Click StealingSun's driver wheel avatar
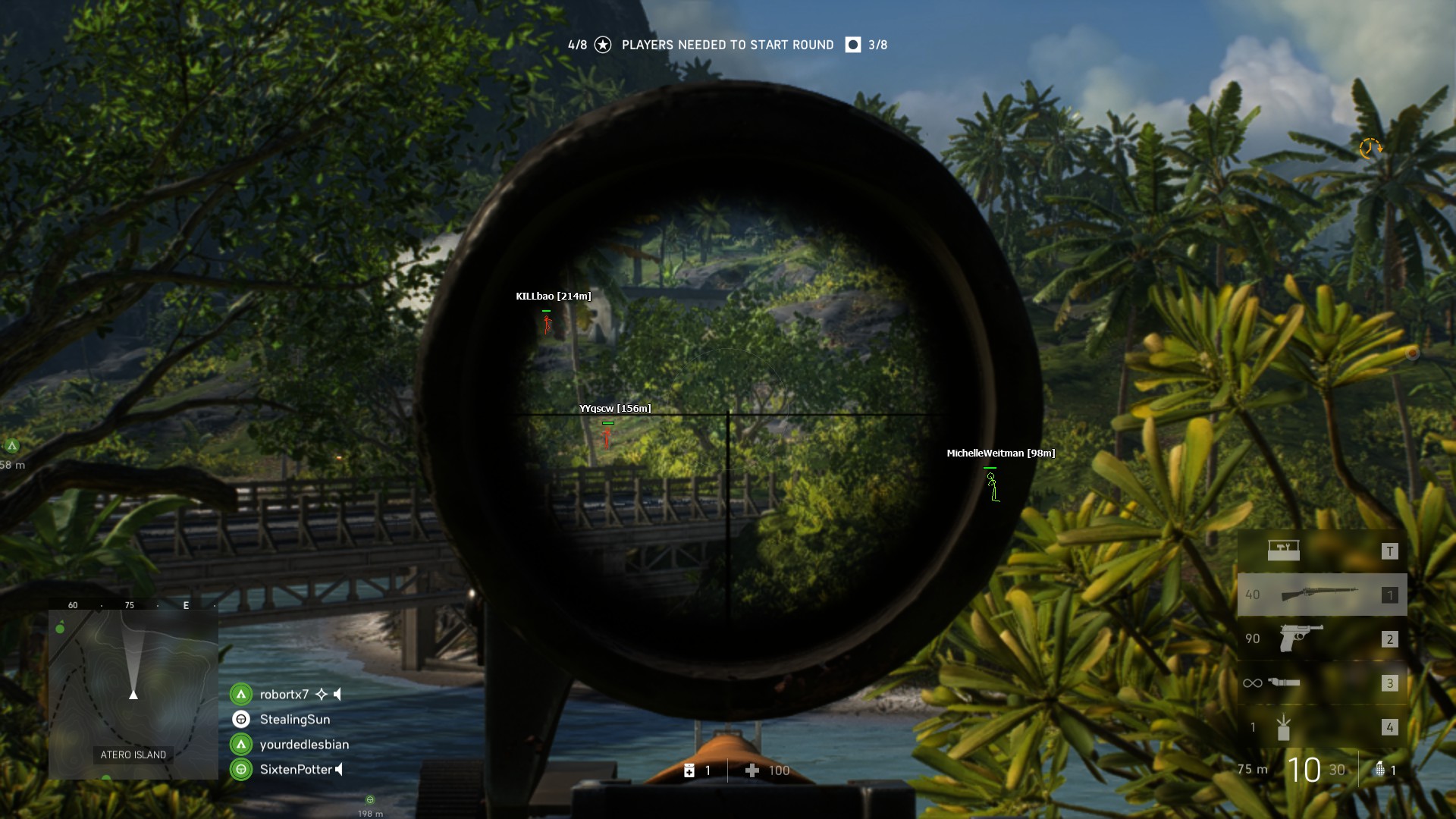The height and width of the screenshot is (819, 1456). point(242,719)
